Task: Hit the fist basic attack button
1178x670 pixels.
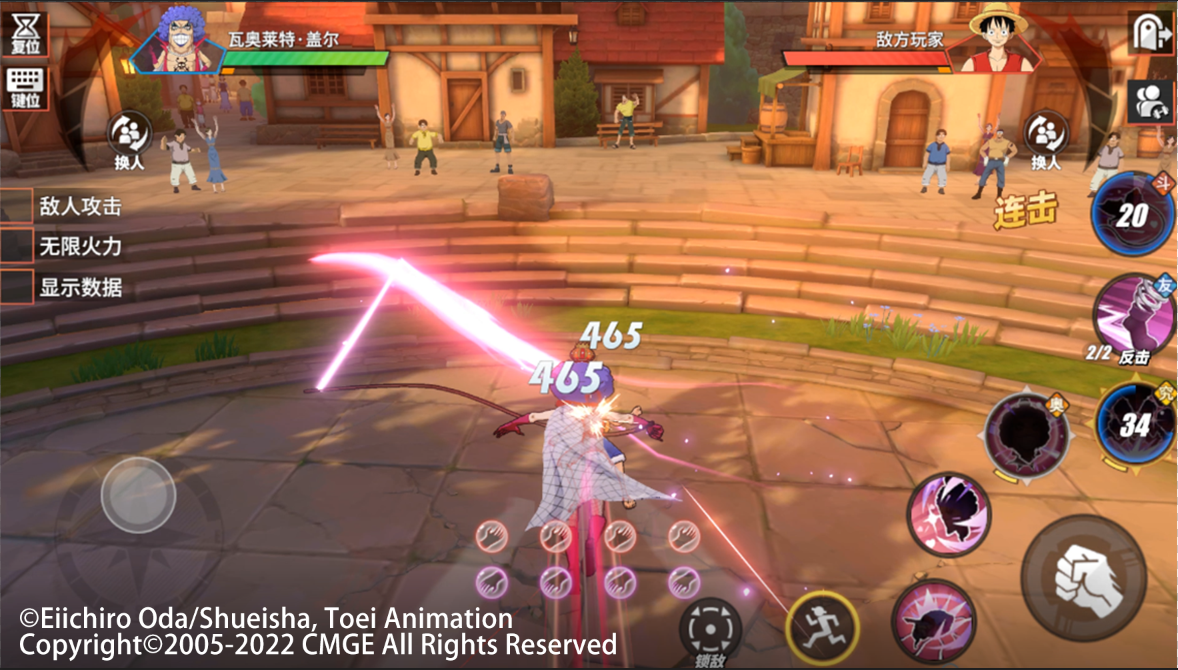Action: [1083, 578]
